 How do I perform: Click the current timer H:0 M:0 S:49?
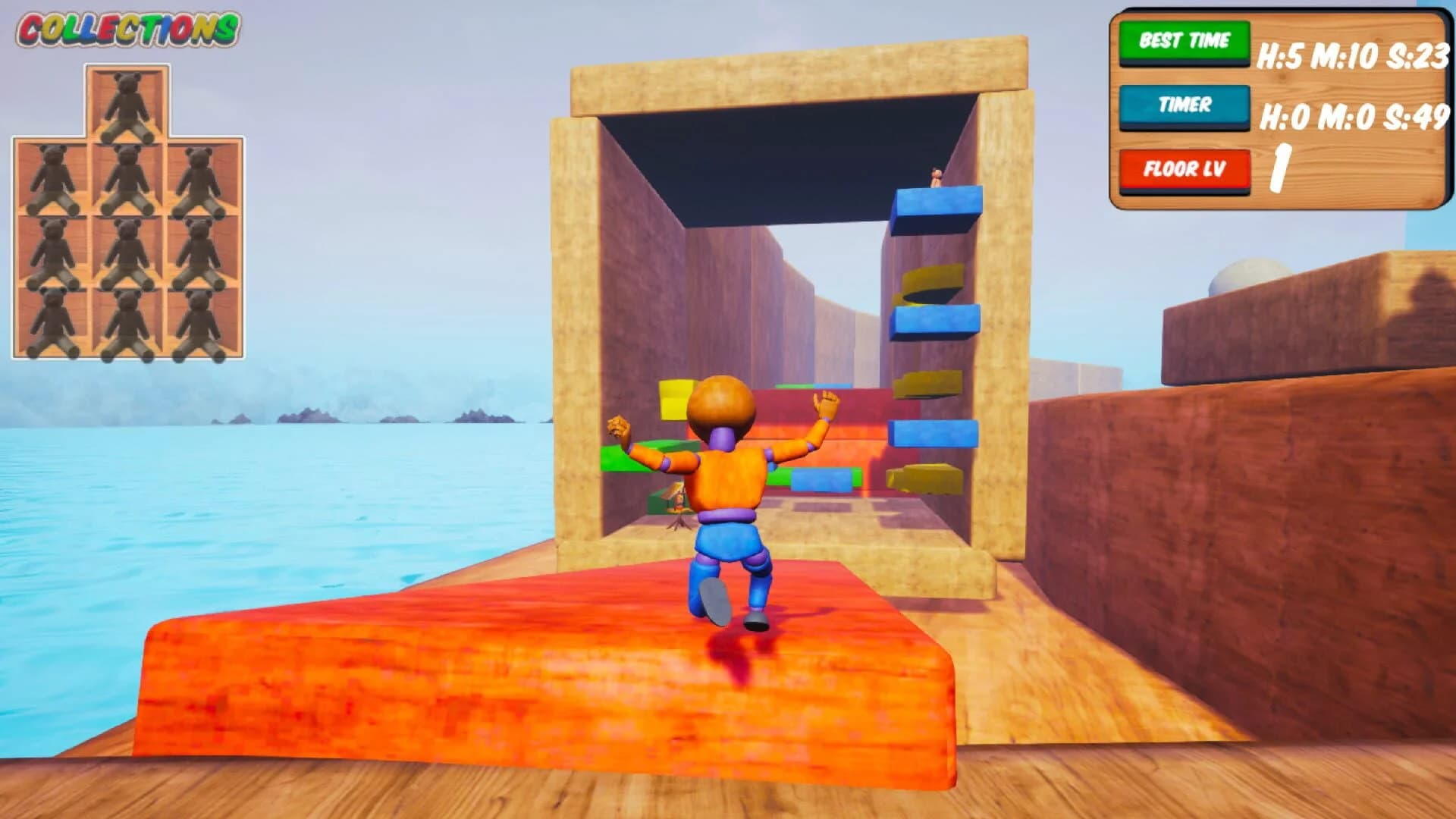(x=1354, y=118)
